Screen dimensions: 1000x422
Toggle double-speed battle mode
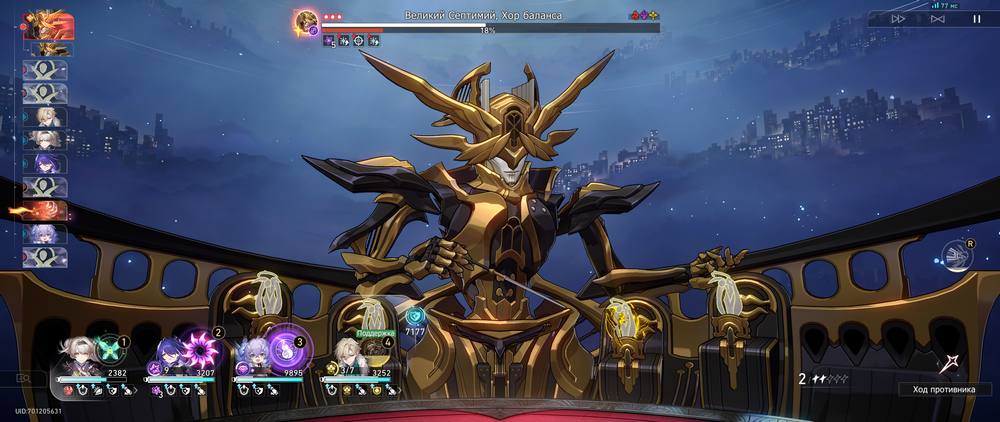(x=898, y=18)
